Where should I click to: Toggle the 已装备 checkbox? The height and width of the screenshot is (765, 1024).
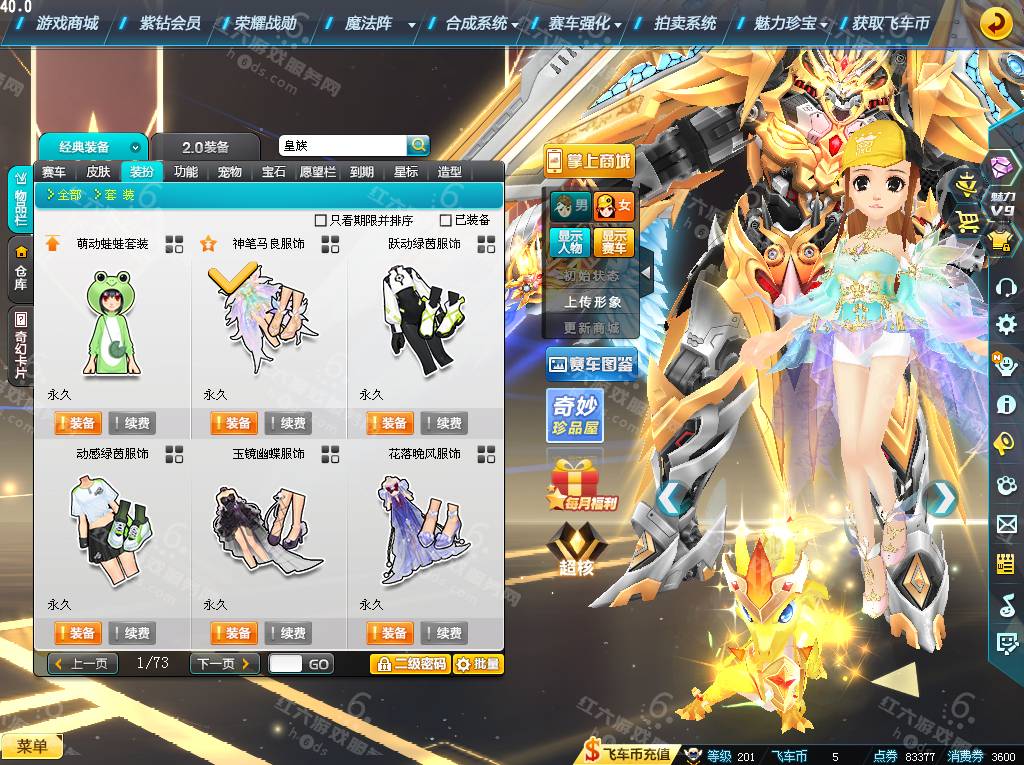pos(446,220)
